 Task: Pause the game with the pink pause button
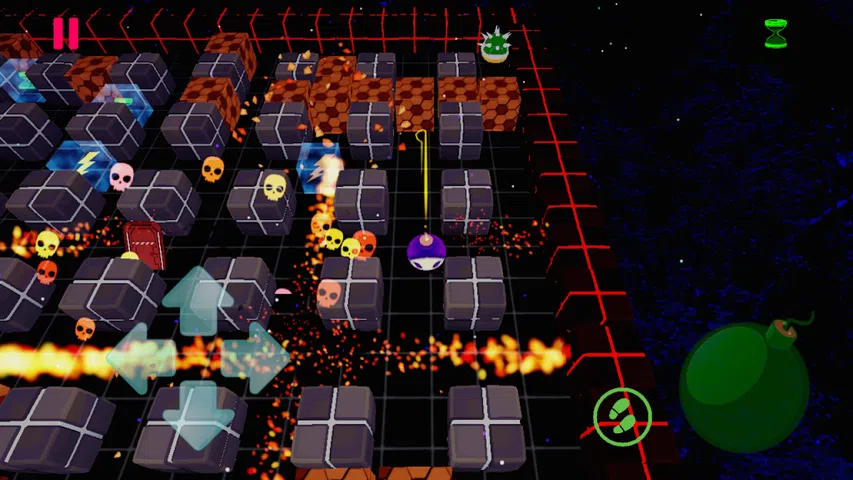click(65, 33)
